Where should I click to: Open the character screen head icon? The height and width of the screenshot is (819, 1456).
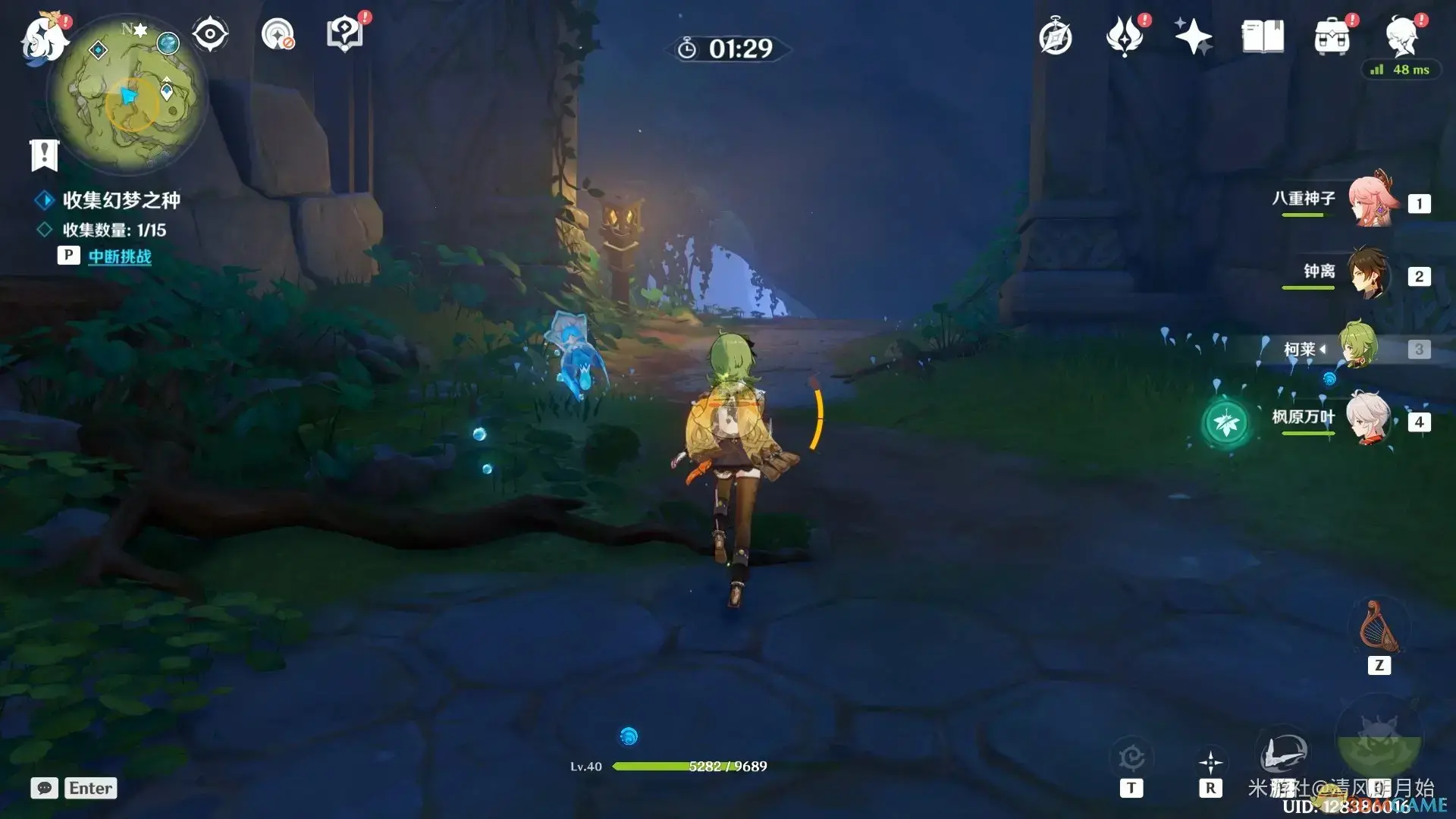1401,36
